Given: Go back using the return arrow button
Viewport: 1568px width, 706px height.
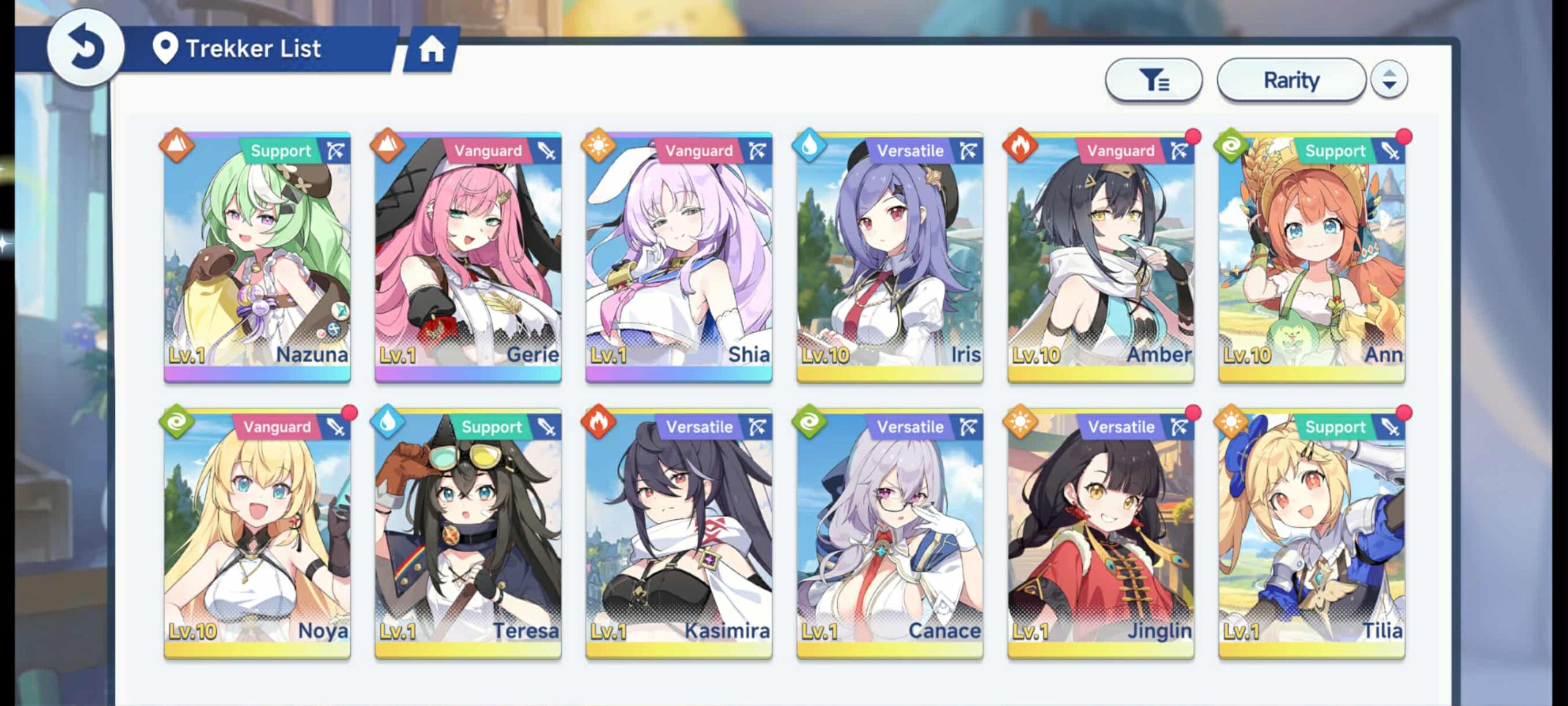Looking at the screenshot, I should click(85, 48).
